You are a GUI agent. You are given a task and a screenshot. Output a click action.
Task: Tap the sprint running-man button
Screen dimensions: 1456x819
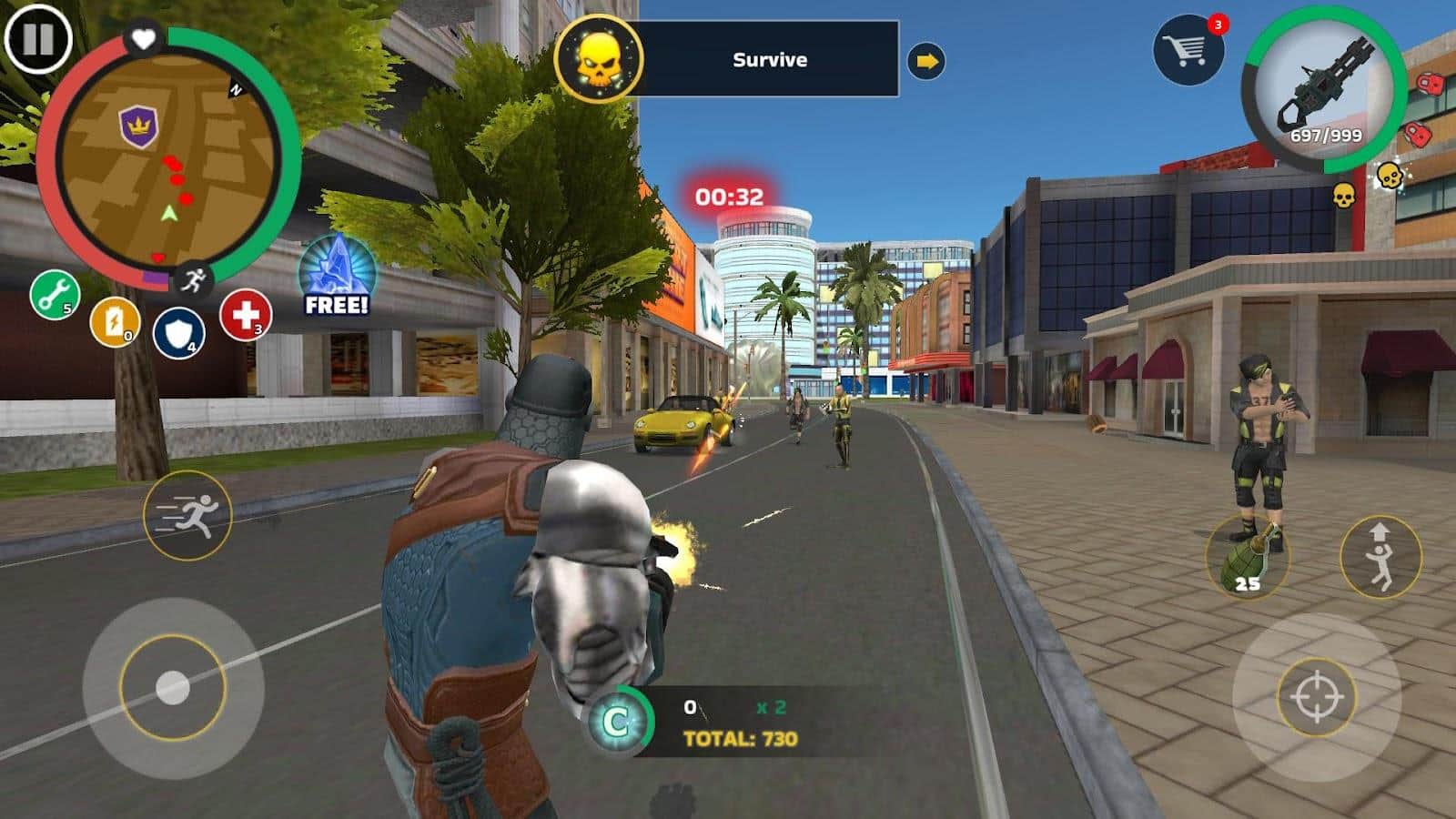point(188,516)
